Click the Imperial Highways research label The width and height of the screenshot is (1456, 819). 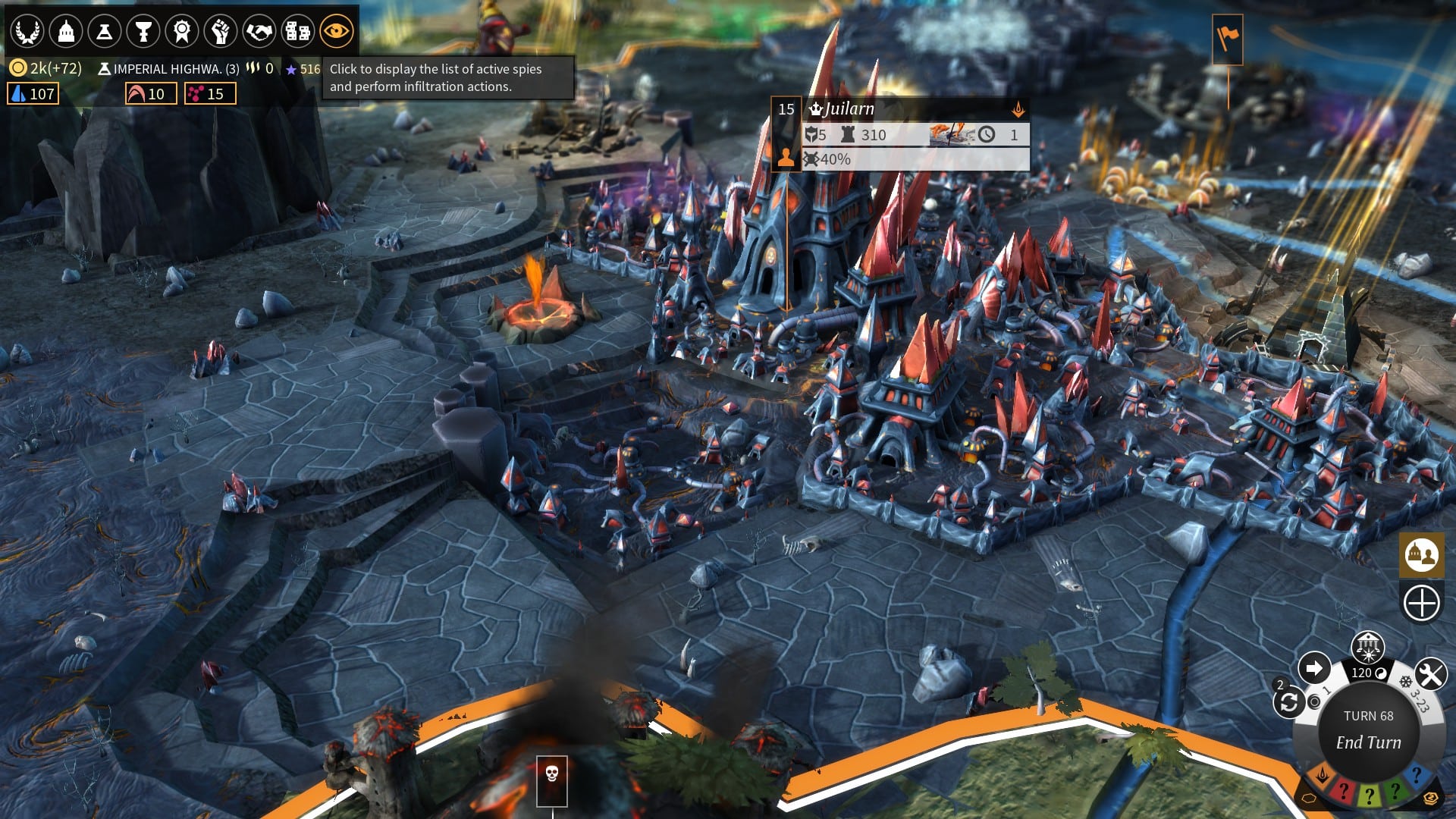coord(168,69)
